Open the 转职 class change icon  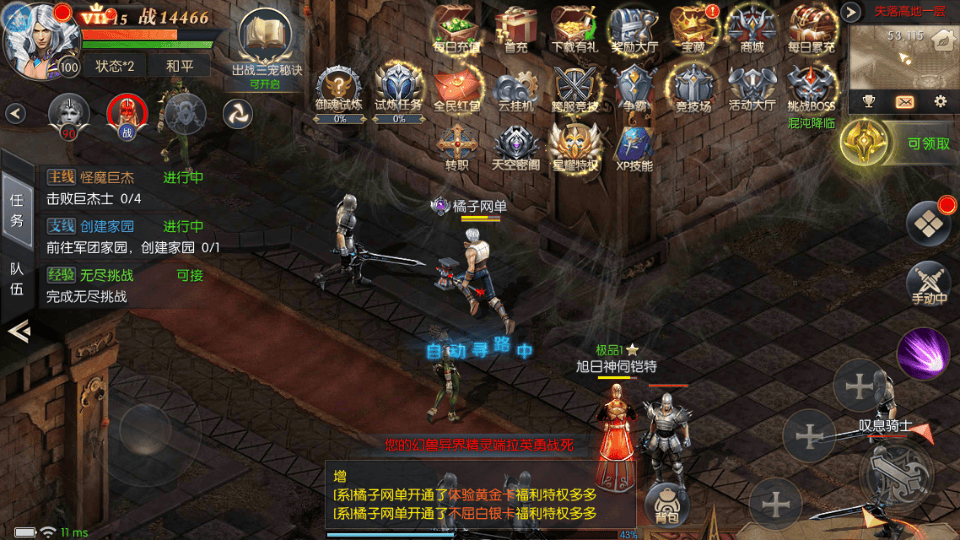pos(456,147)
